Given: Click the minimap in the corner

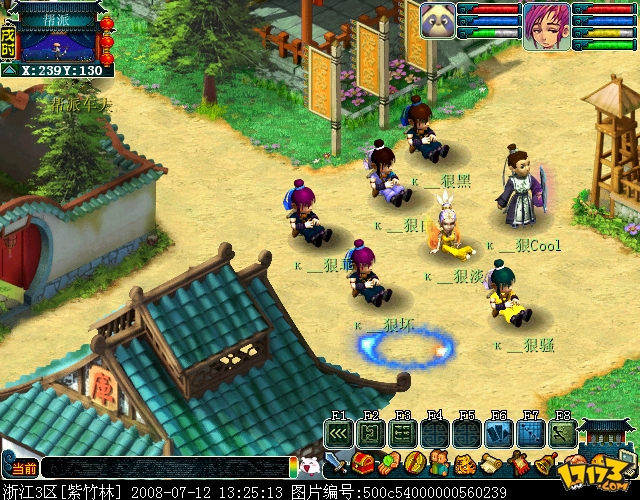Looking at the screenshot, I should pos(56,41).
